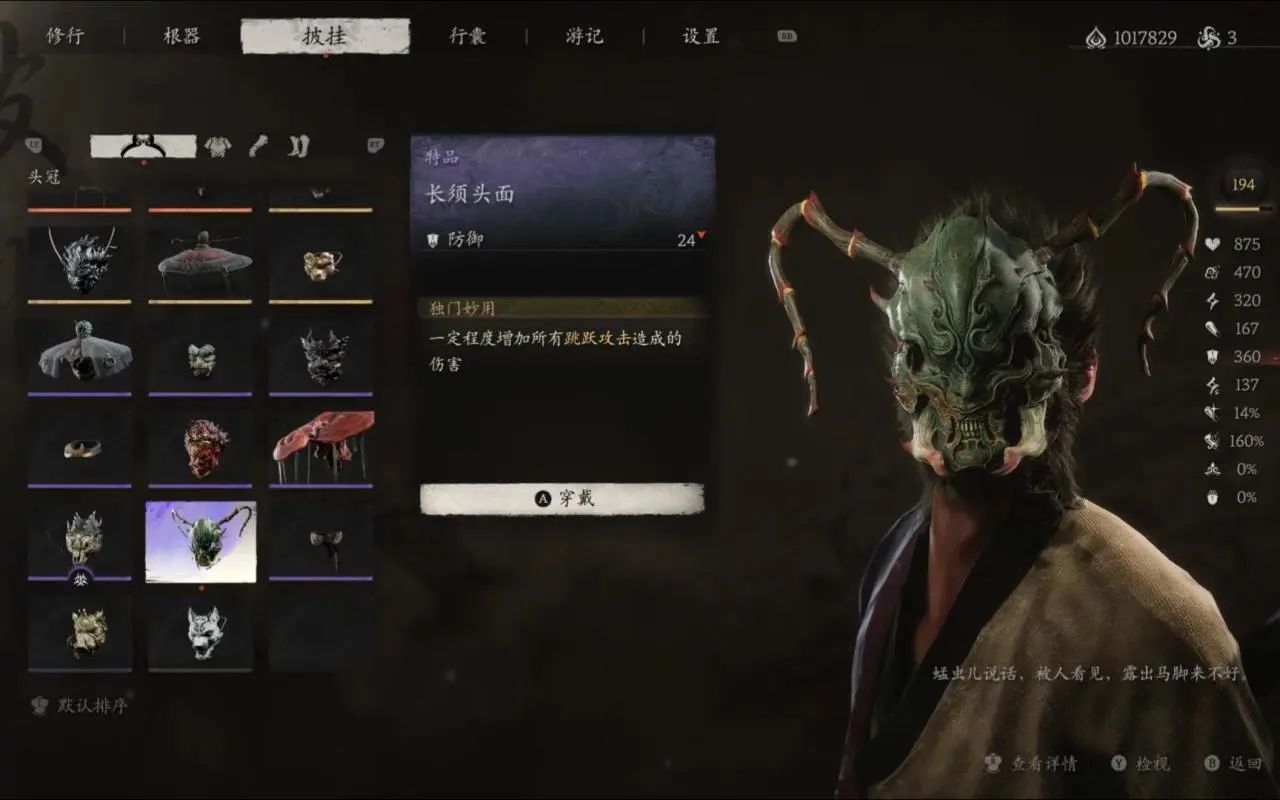
Task: Switch to the 游记 journal tab
Action: pos(583,35)
